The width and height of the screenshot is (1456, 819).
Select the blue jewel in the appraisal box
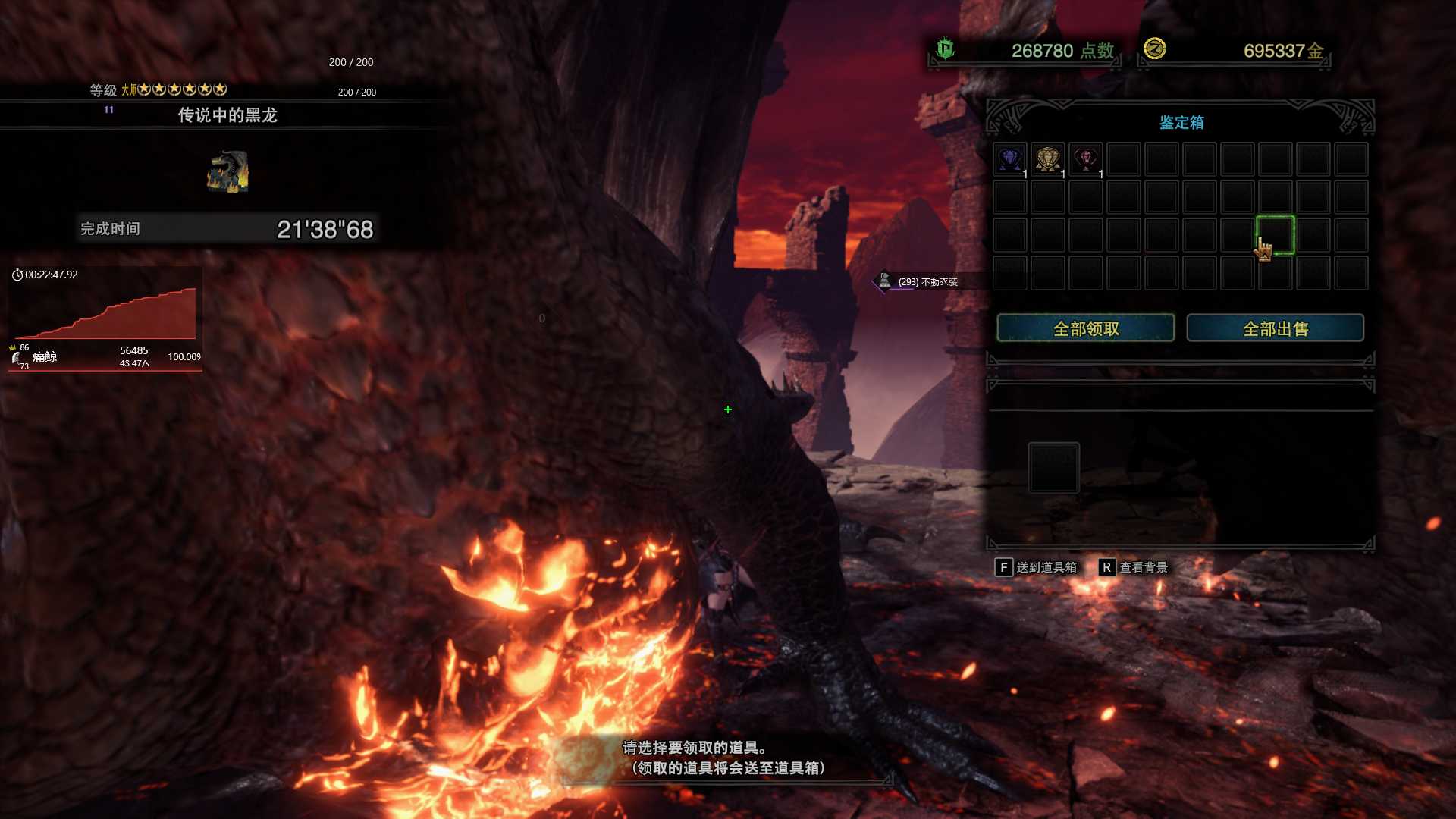click(1009, 159)
